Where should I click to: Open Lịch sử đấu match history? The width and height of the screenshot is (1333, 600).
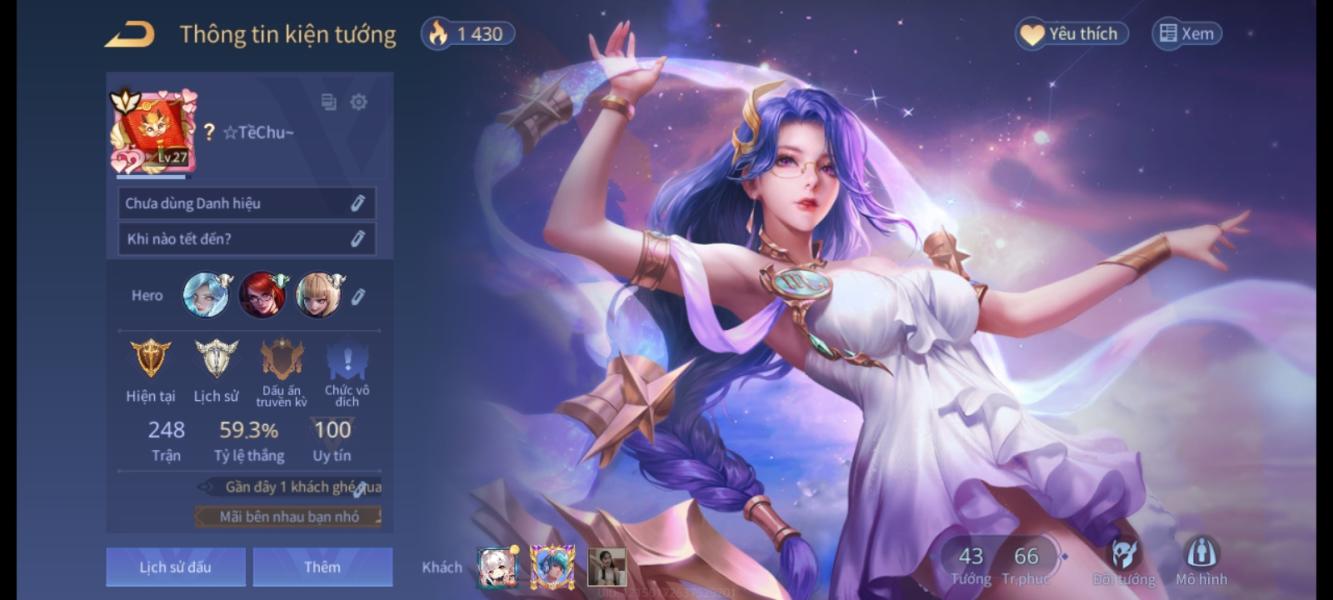tap(175, 567)
